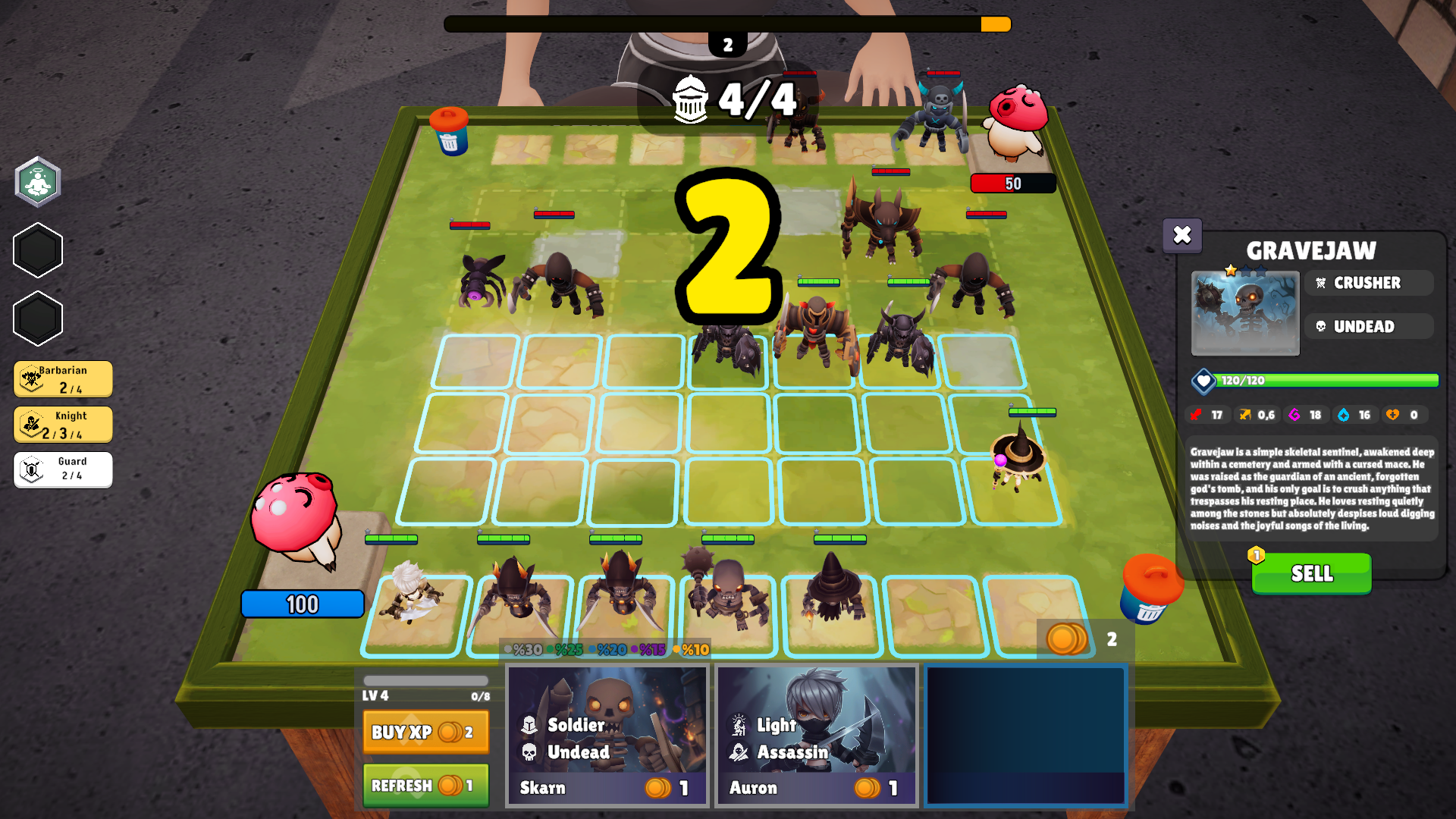Select the meditation hexagon badge icon
The height and width of the screenshot is (819, 1456).
(37, 182)
